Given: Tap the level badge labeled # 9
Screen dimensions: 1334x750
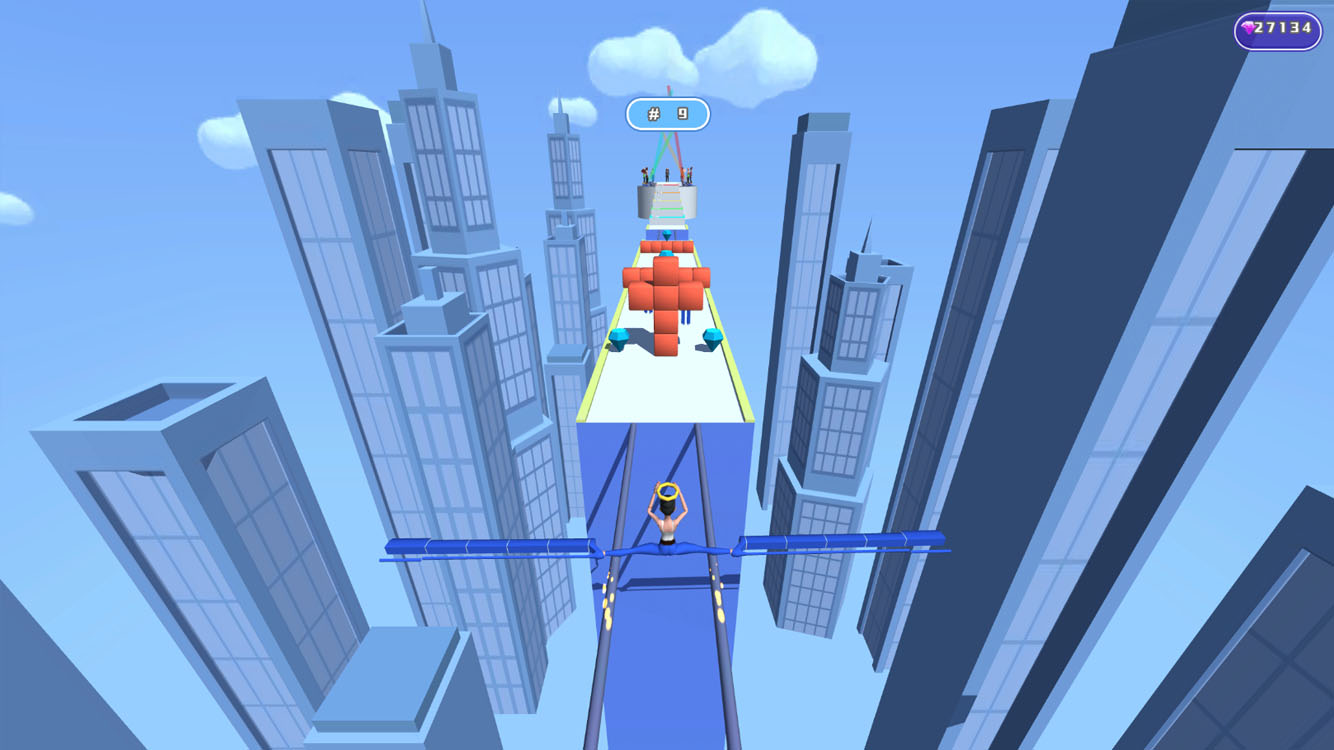Looking at the screenshot, I should click(667, 114).
